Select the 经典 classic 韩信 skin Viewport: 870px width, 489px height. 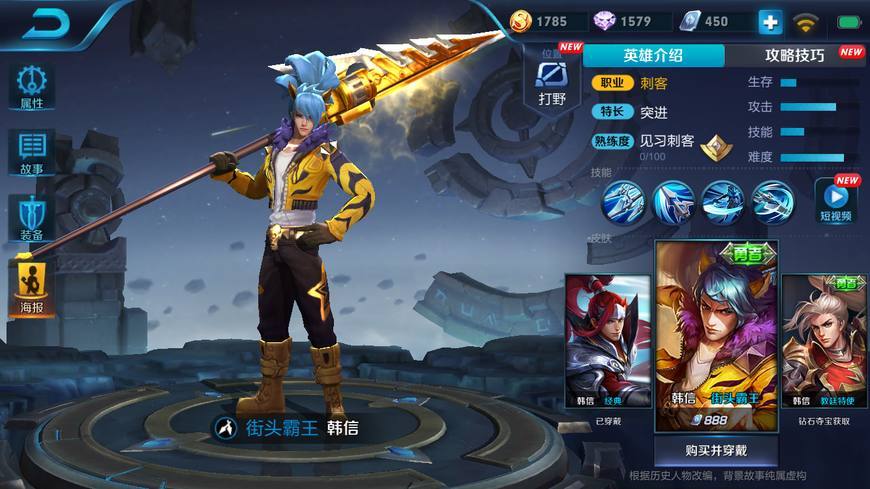[x=607, y=342]
